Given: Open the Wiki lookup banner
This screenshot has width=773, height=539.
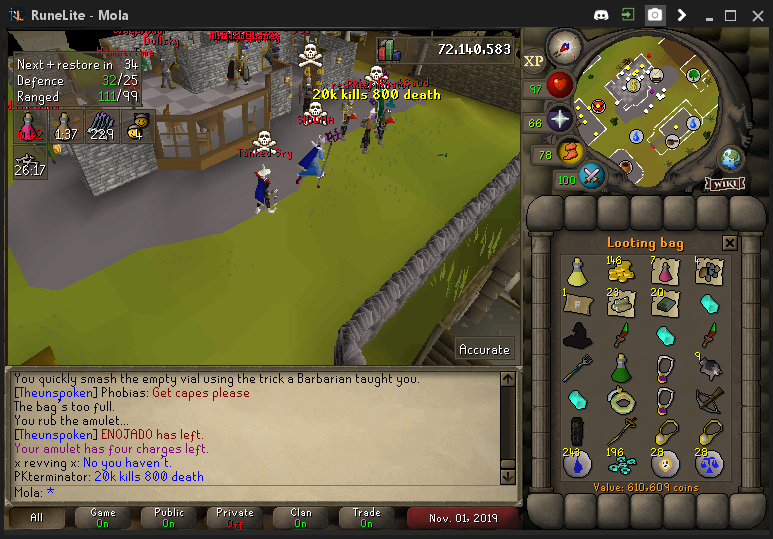Looking at the screenshot, I should (x=723, y=183).
